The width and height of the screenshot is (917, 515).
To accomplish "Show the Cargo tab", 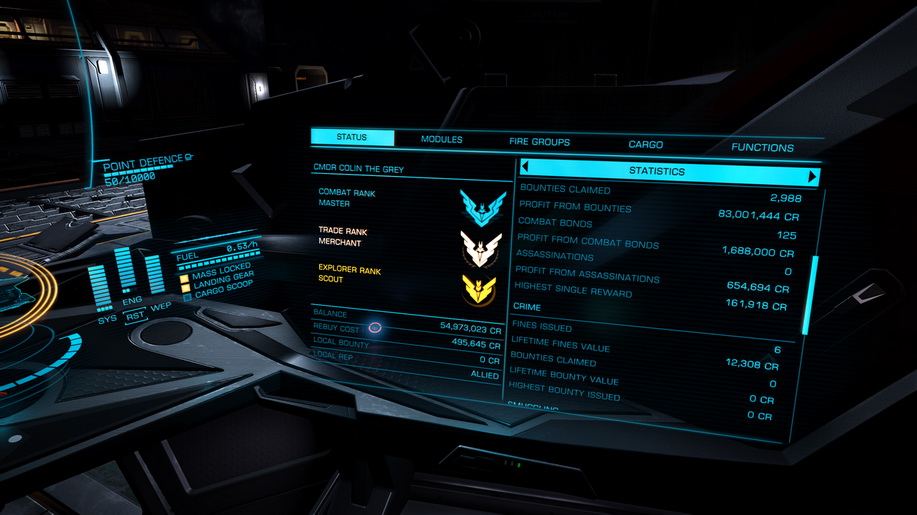I will click(645, 145).
